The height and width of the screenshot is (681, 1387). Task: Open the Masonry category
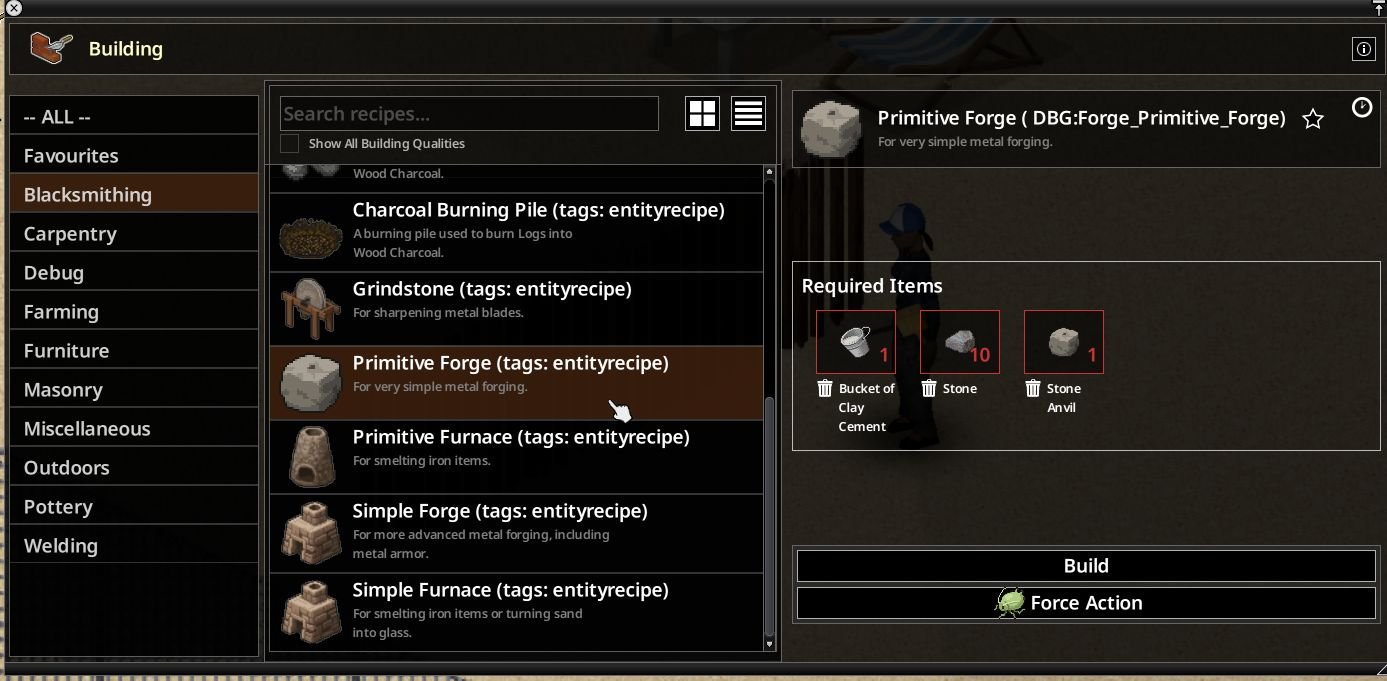click(x=133, y=390)
